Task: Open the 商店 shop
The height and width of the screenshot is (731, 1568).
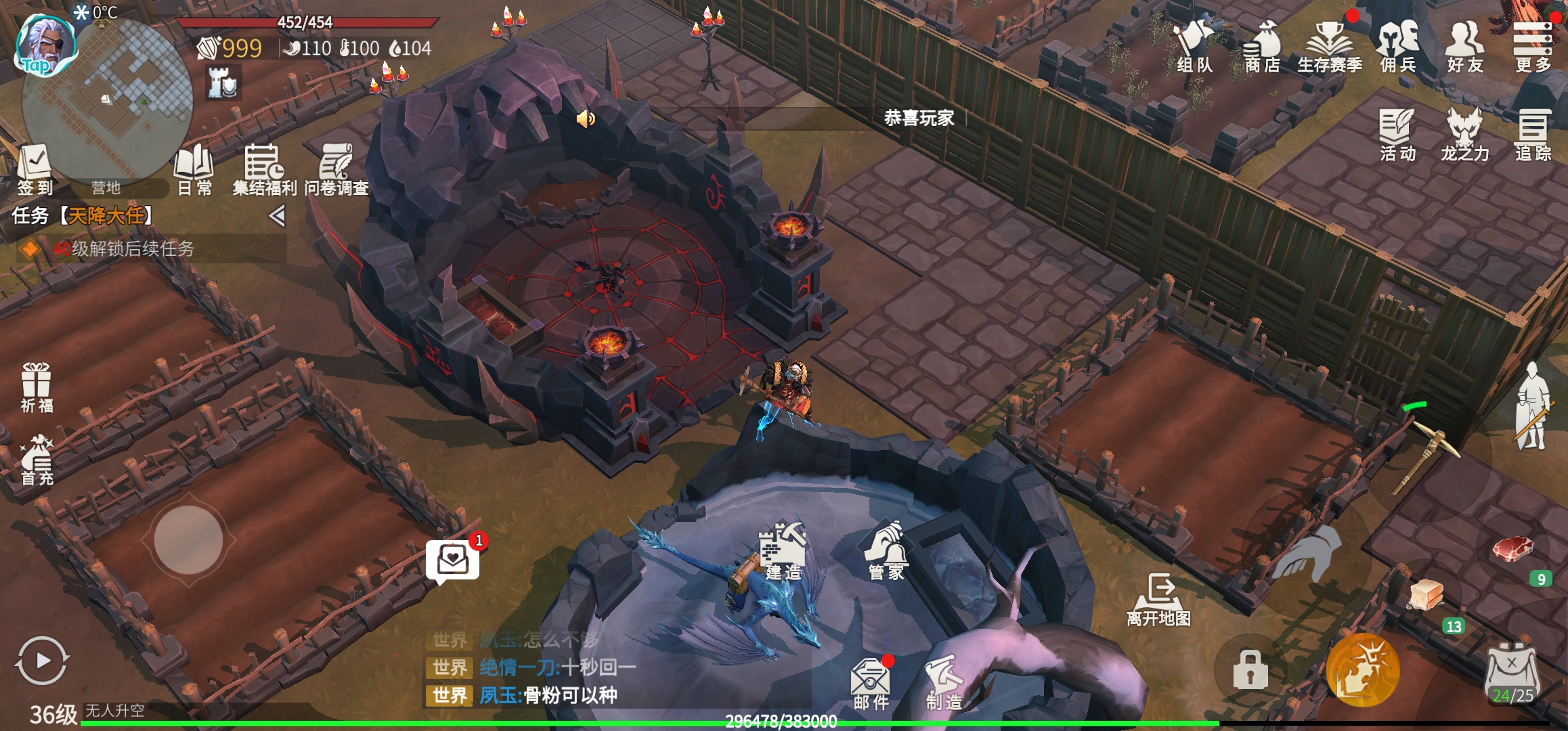Action: (1262, 46)
